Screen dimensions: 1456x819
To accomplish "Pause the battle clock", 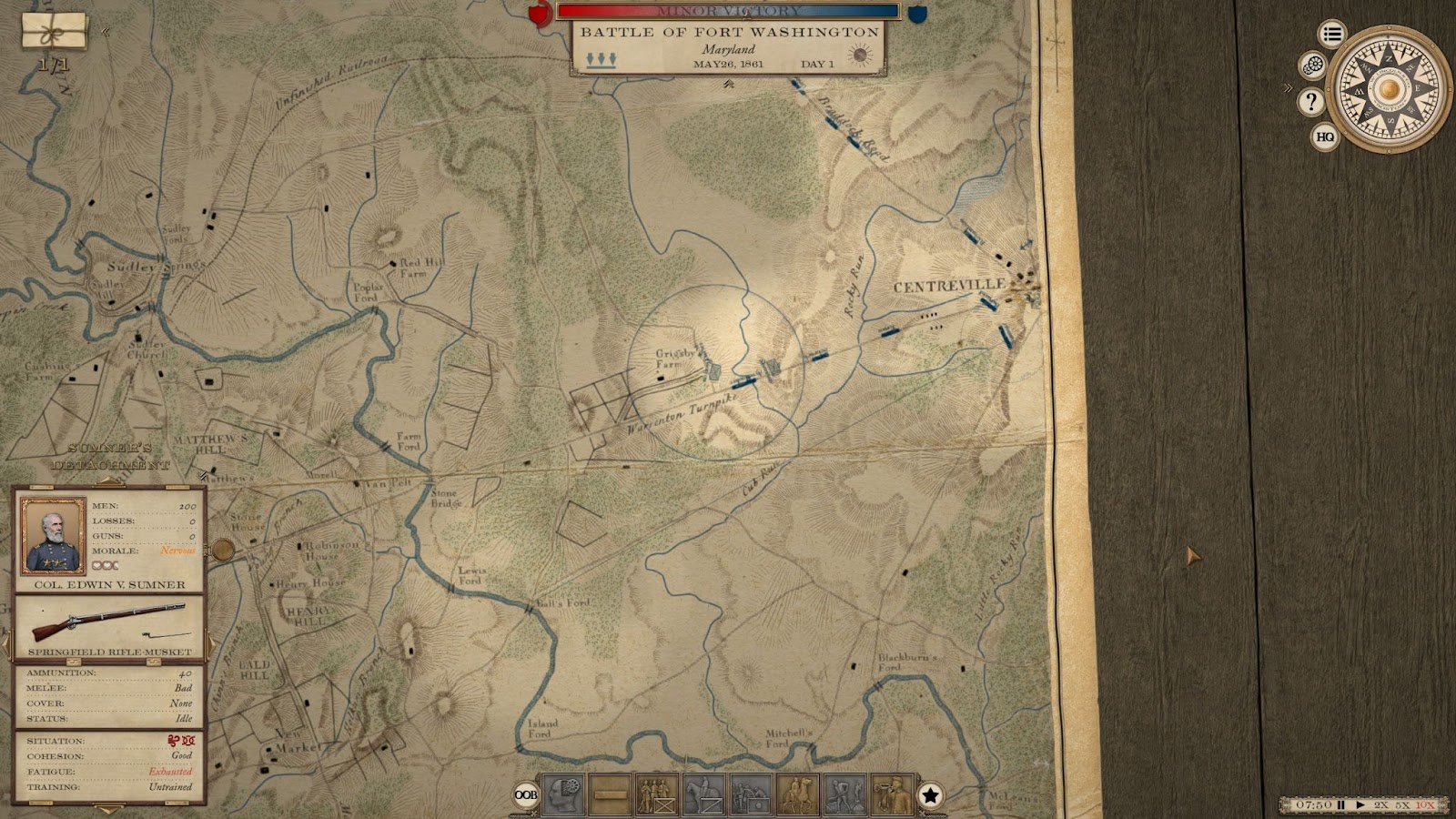I will [1340, 805].
